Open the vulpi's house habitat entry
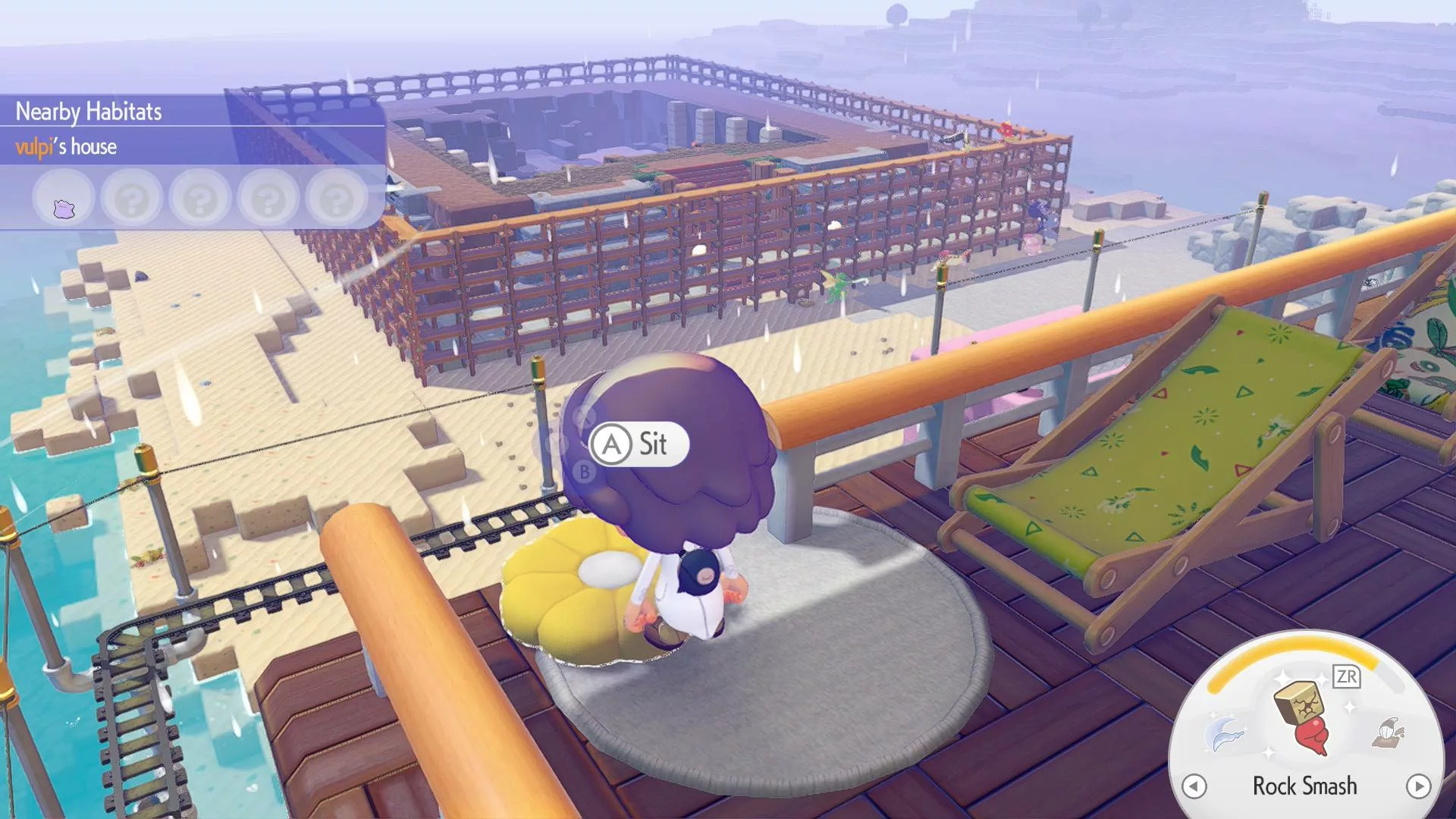1456x819 pixels. tap(67, 146)
